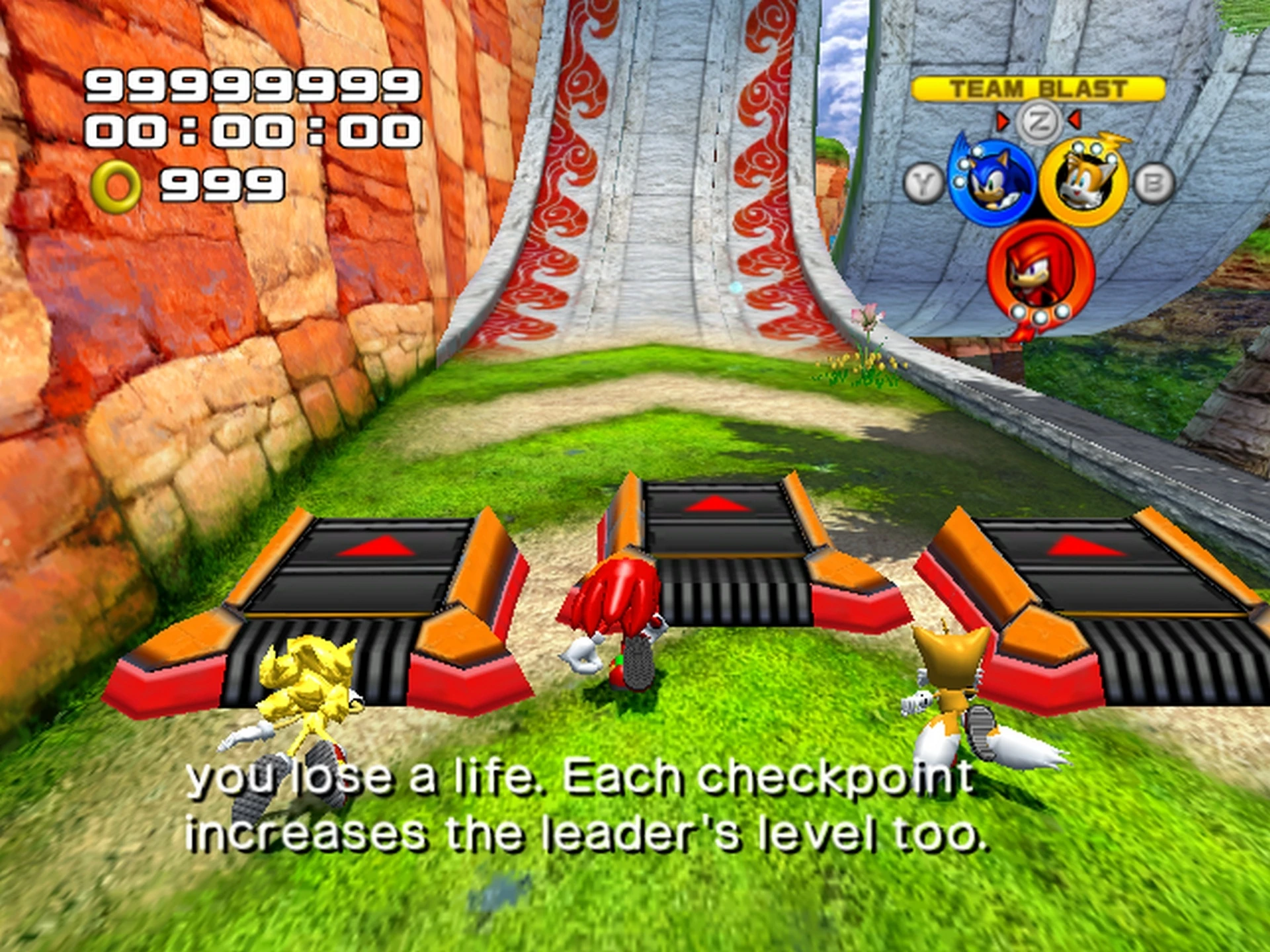Select Sonic's blue team portrait
The width and height of the screenshot is (1270, 952).
click(991, 182)
